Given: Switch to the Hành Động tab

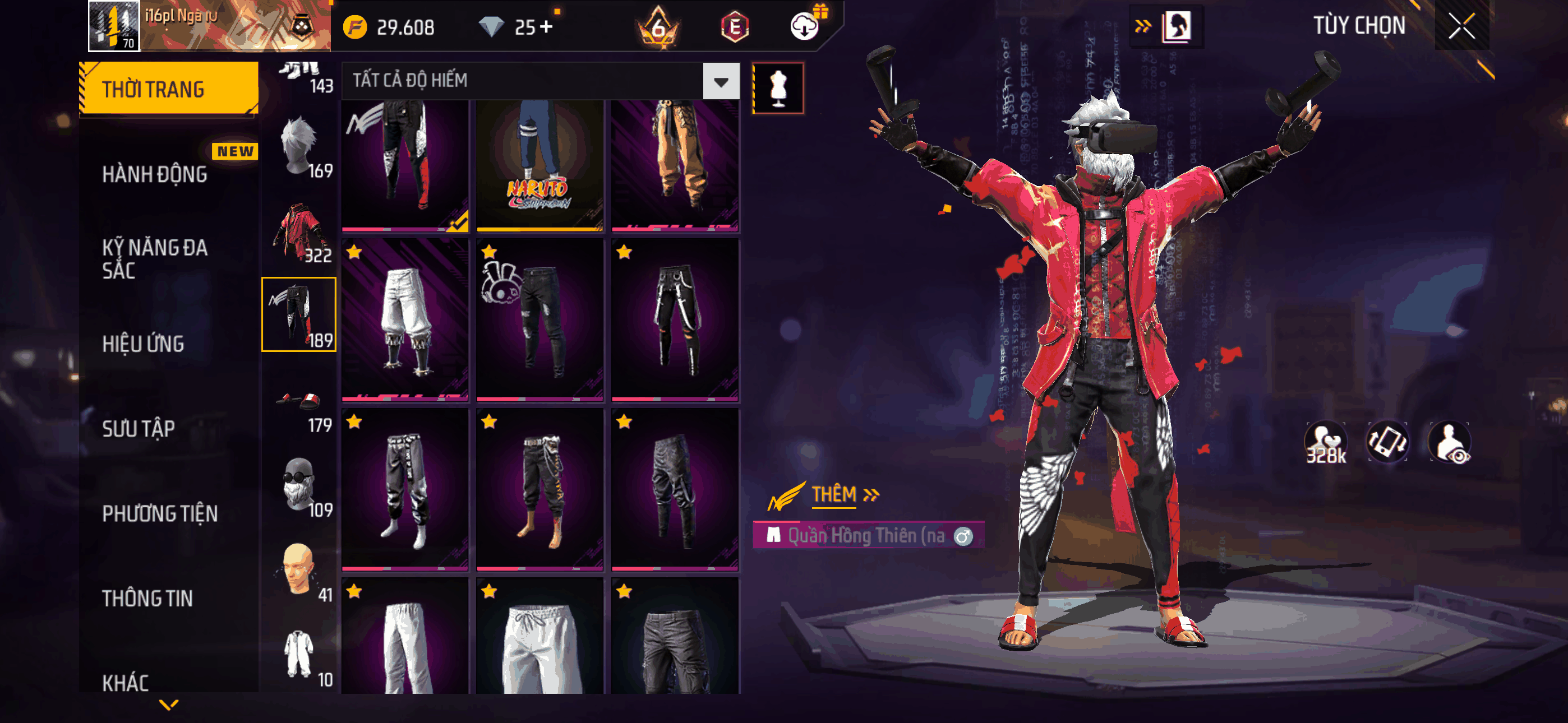Looking at the screenshot, I should tap(155, 174).
